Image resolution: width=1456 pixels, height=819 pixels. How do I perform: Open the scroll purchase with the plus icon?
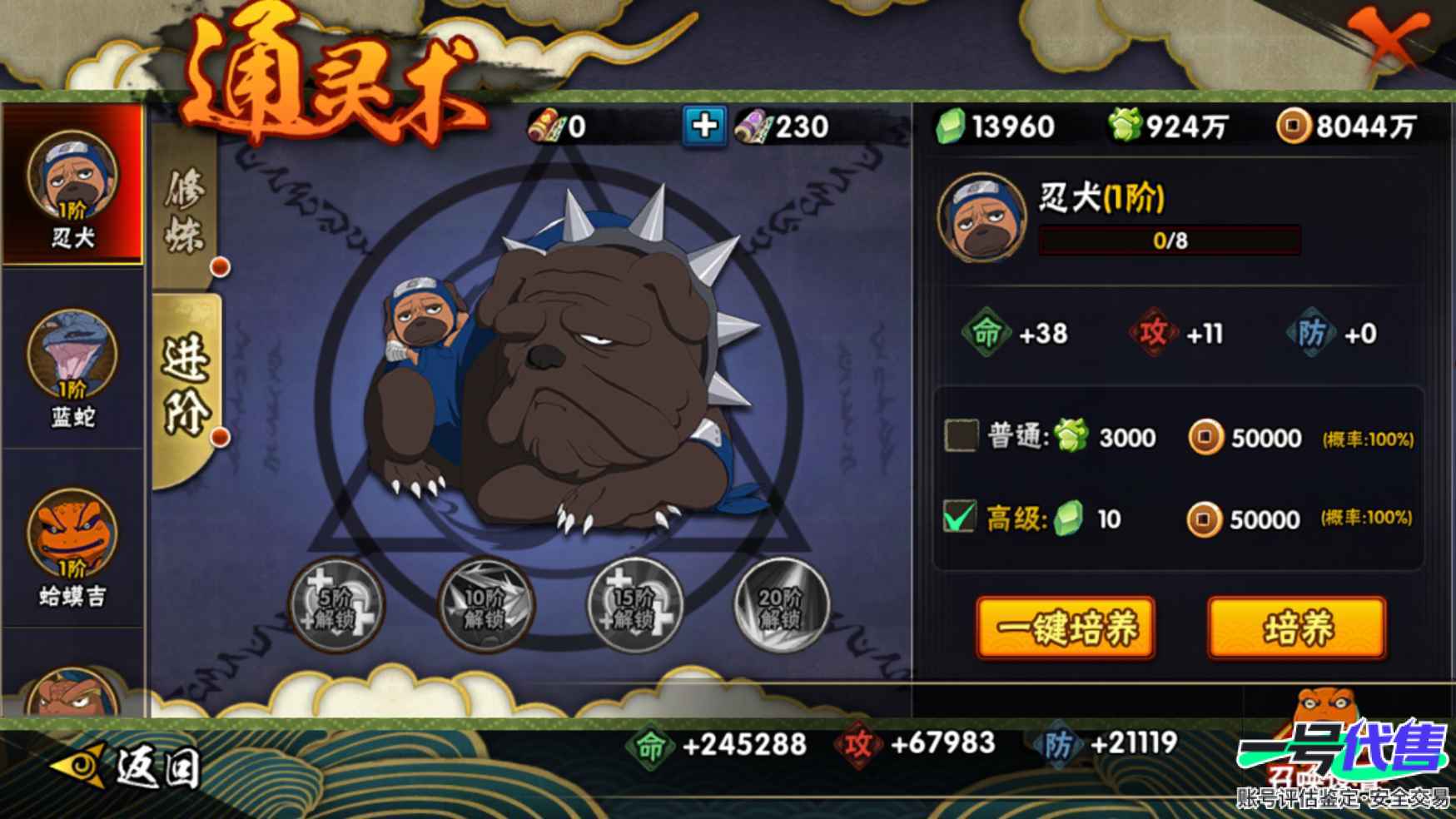703,127
